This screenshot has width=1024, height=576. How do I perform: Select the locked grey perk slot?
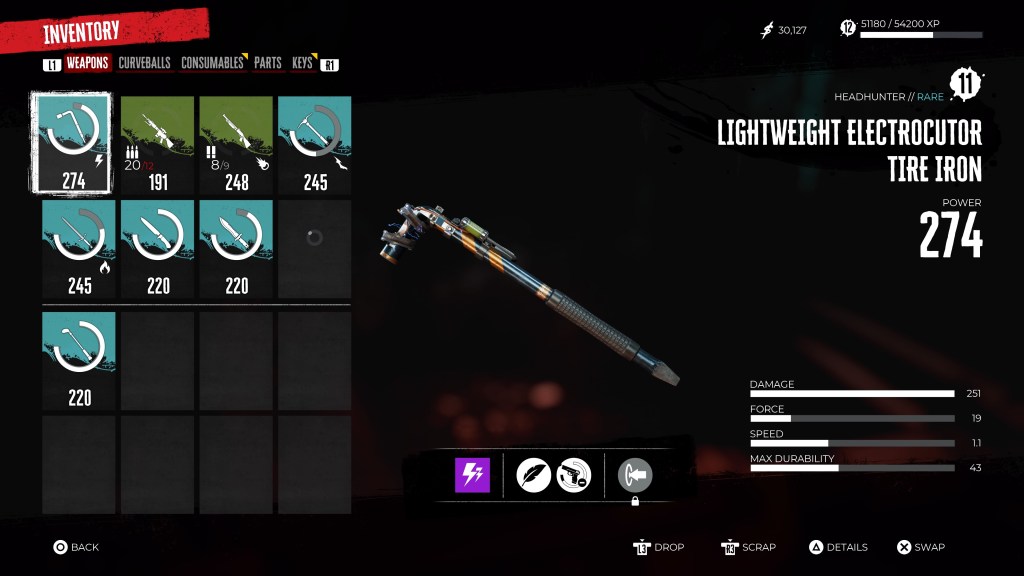635,475
